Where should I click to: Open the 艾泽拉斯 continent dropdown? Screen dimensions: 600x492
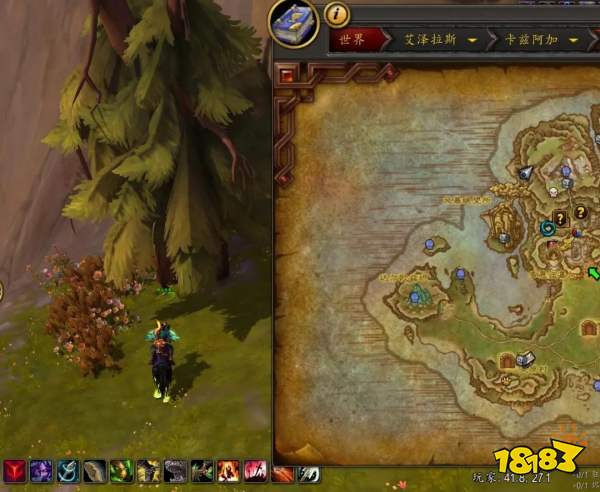440,41
